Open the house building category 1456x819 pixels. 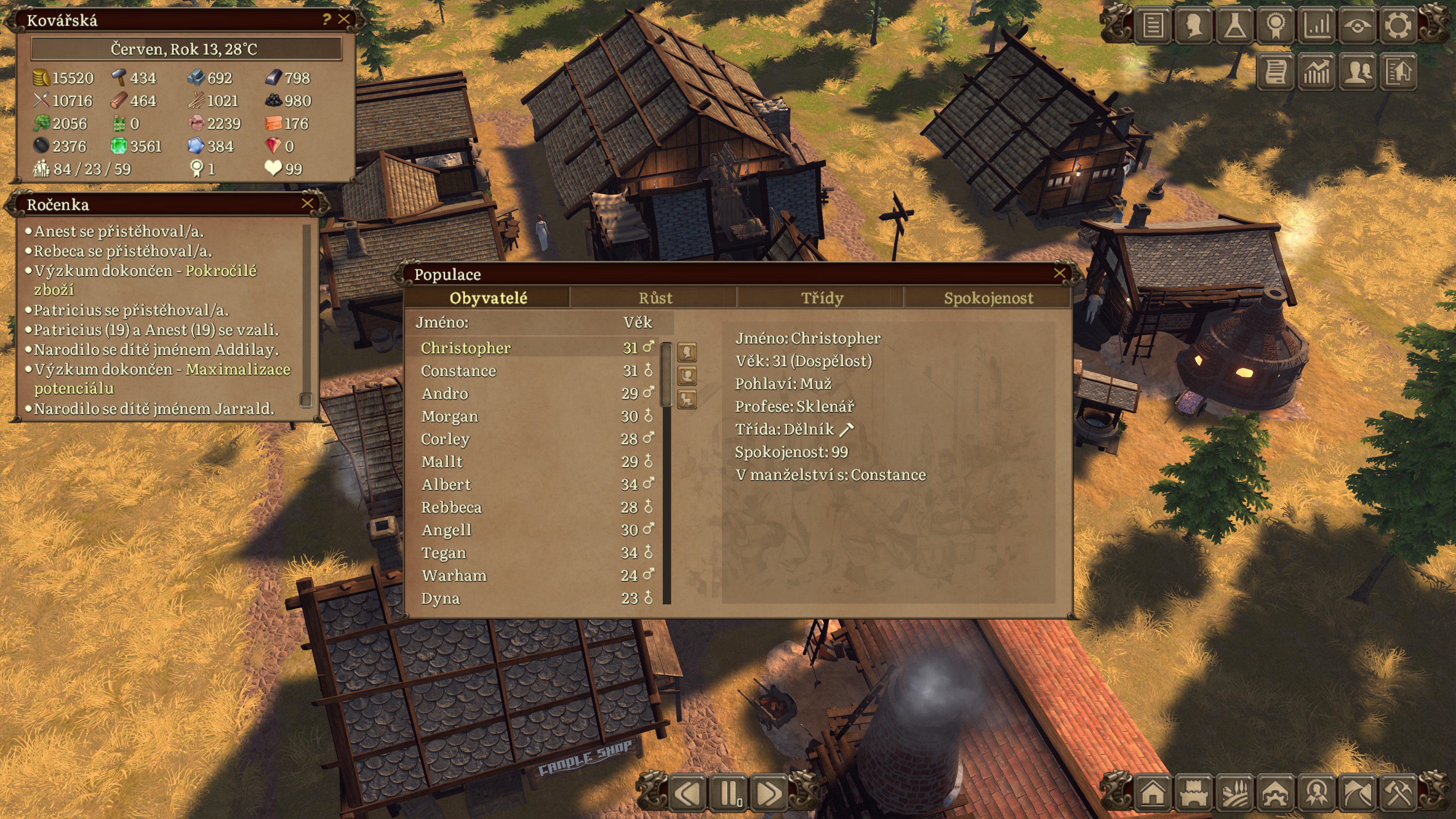coord(1153,794)
